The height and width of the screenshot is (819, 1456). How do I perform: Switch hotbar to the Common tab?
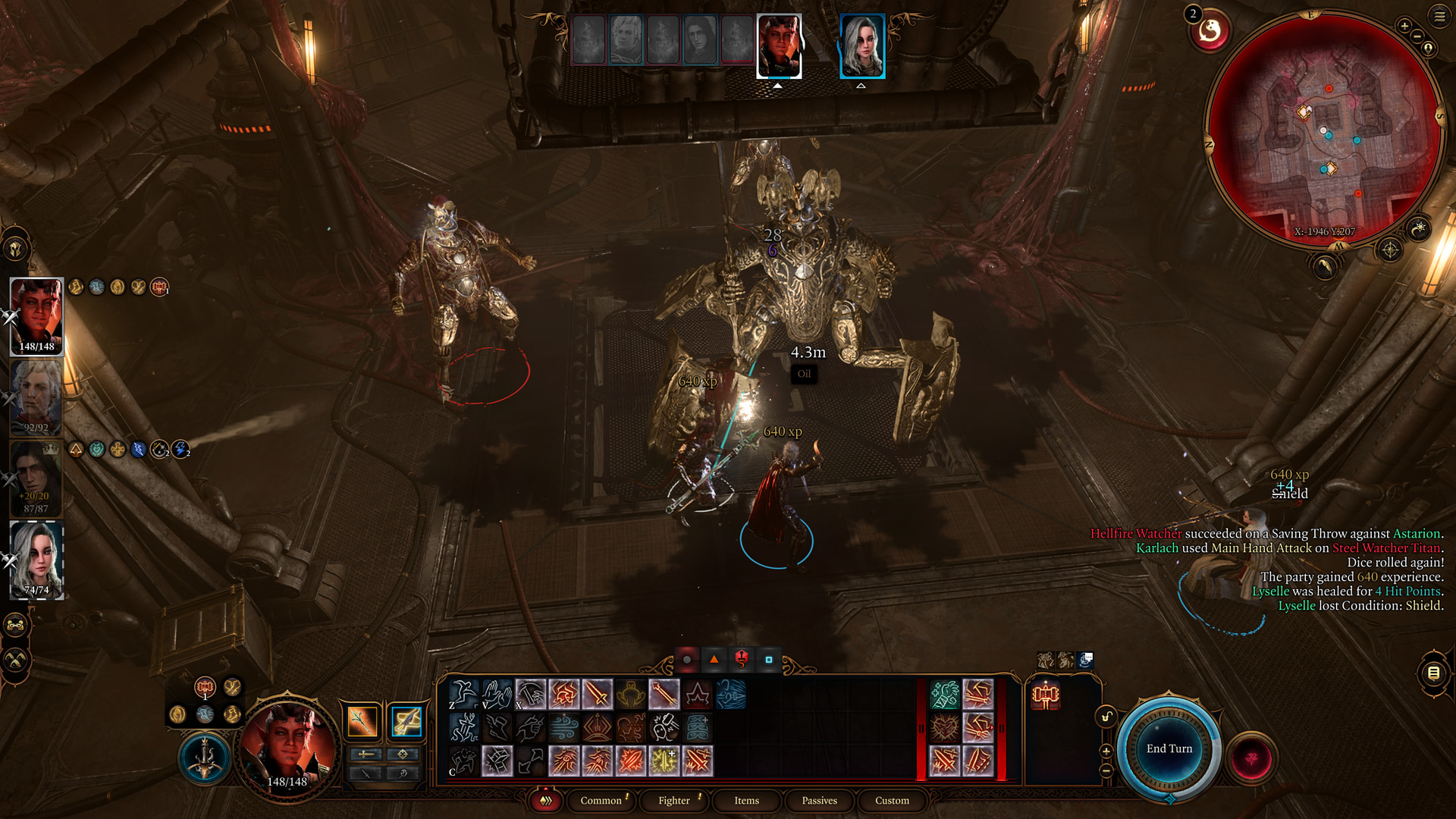coord(601,801)
